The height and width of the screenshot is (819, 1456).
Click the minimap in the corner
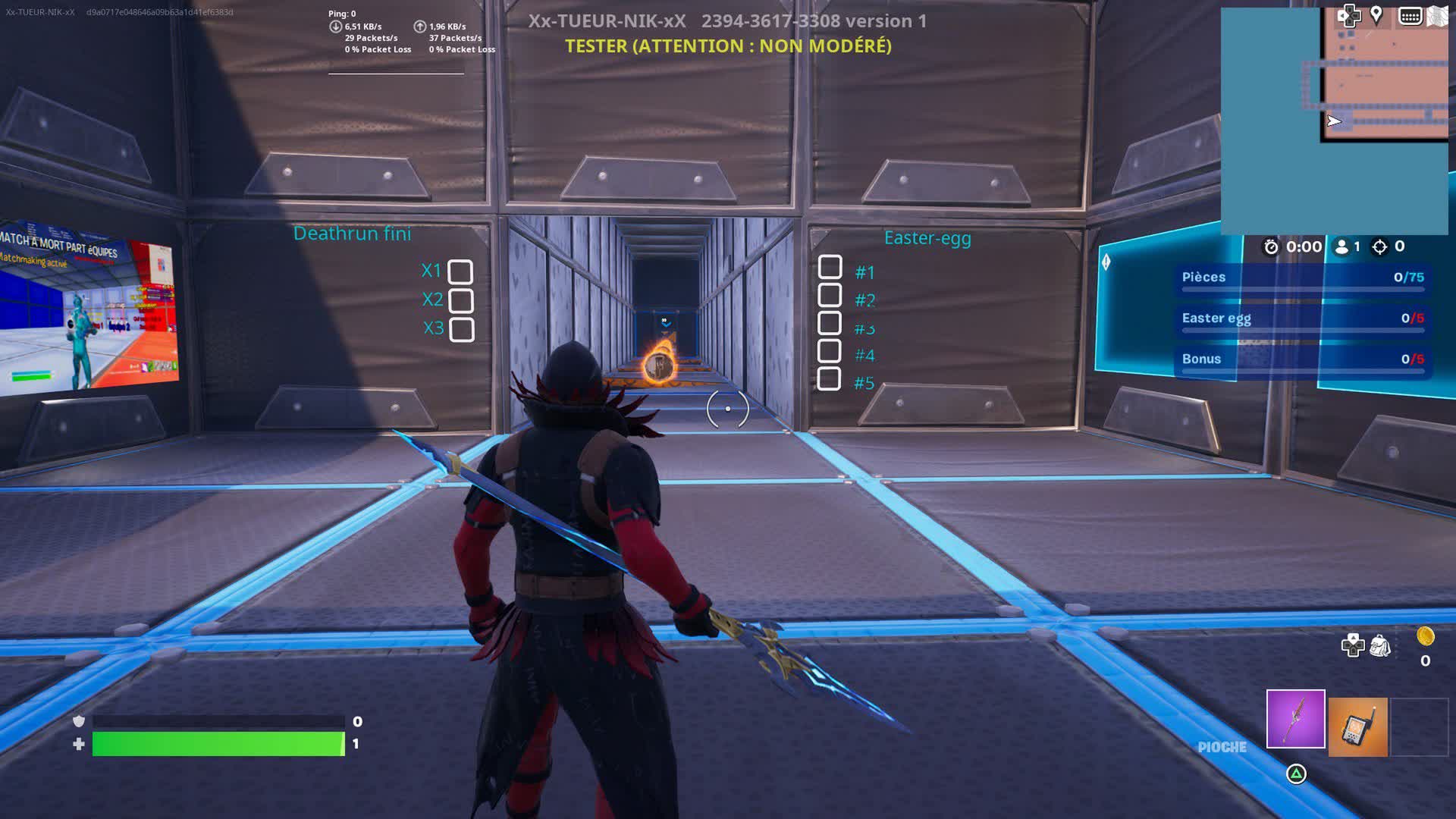point(1335,121)
